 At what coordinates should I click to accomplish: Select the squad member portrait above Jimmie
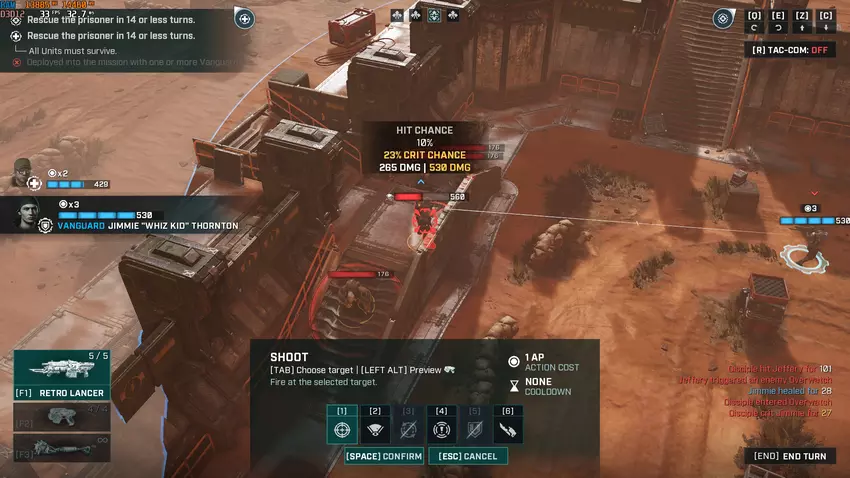point(20,174)
